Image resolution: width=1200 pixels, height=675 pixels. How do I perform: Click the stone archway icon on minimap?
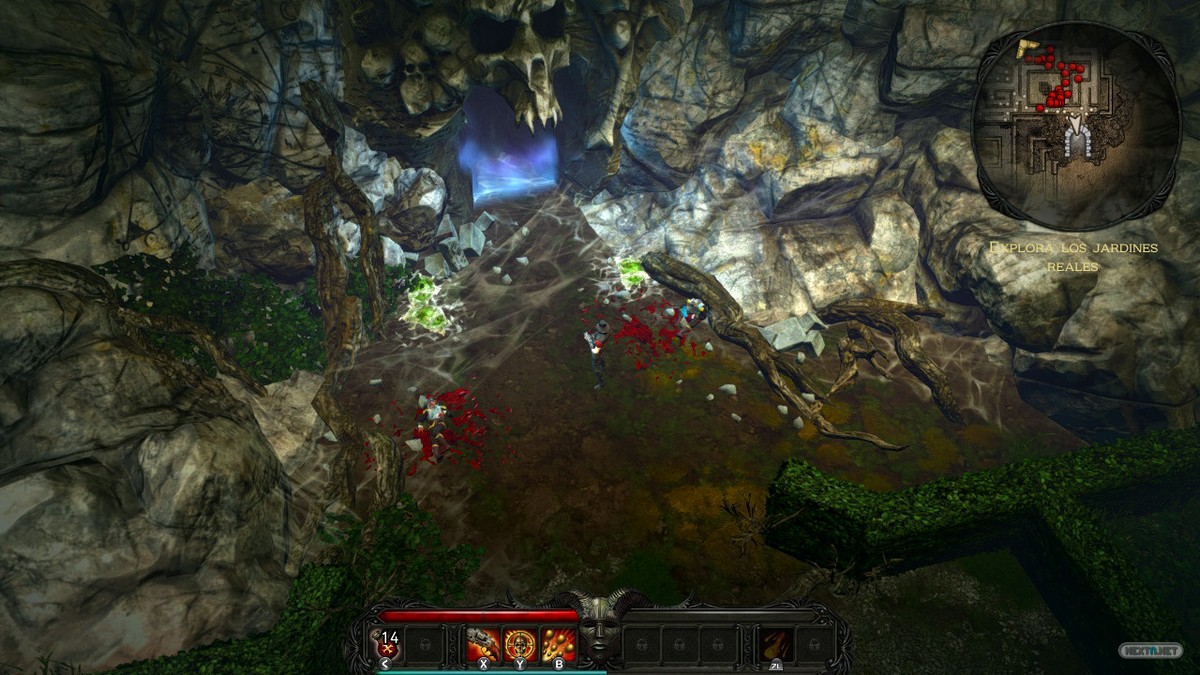click(1078, 141)
